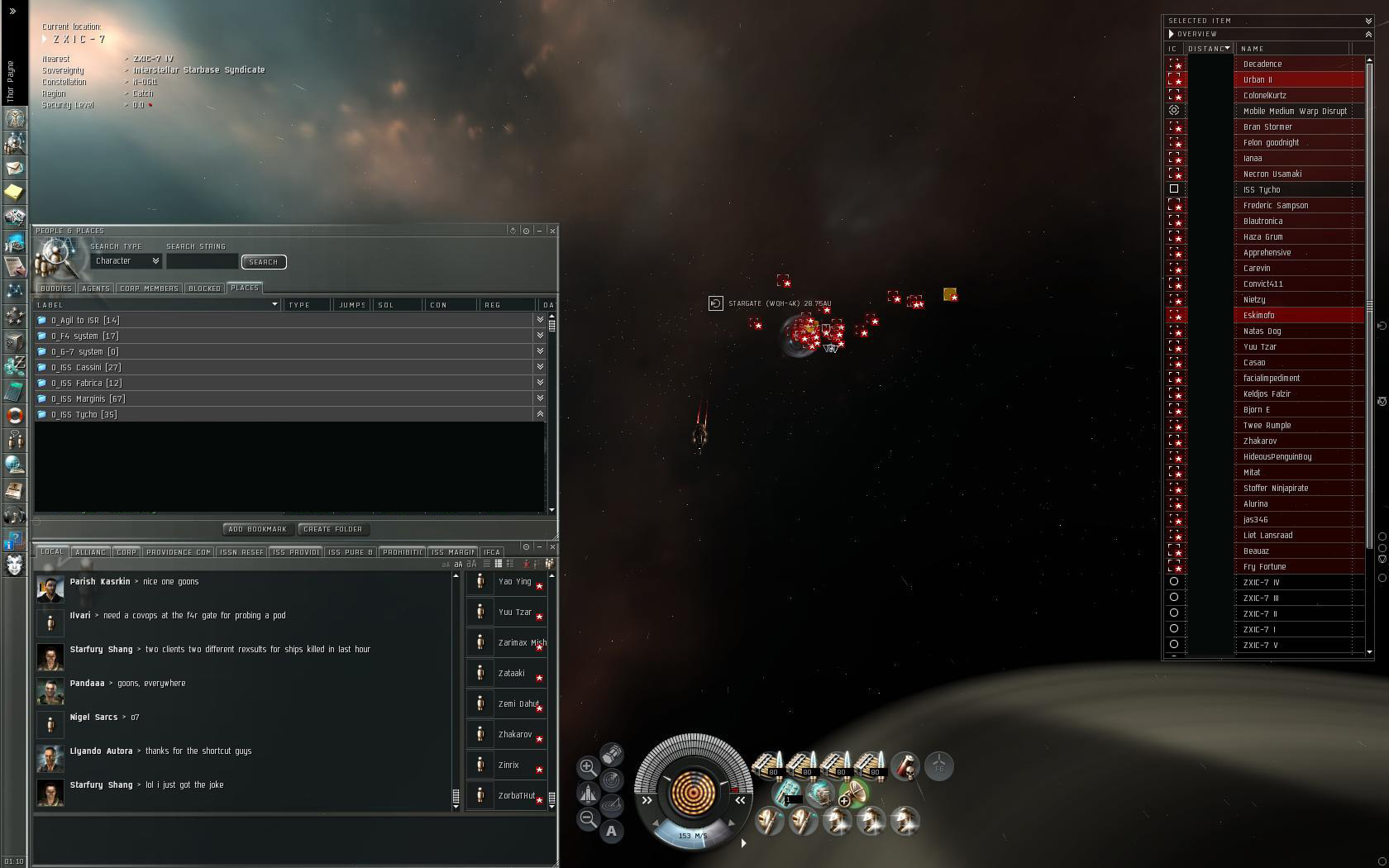1389x868 pixels.
Task: Select Mobile Medium Warp Disrupt in overview
Action: coord(1295,112)
